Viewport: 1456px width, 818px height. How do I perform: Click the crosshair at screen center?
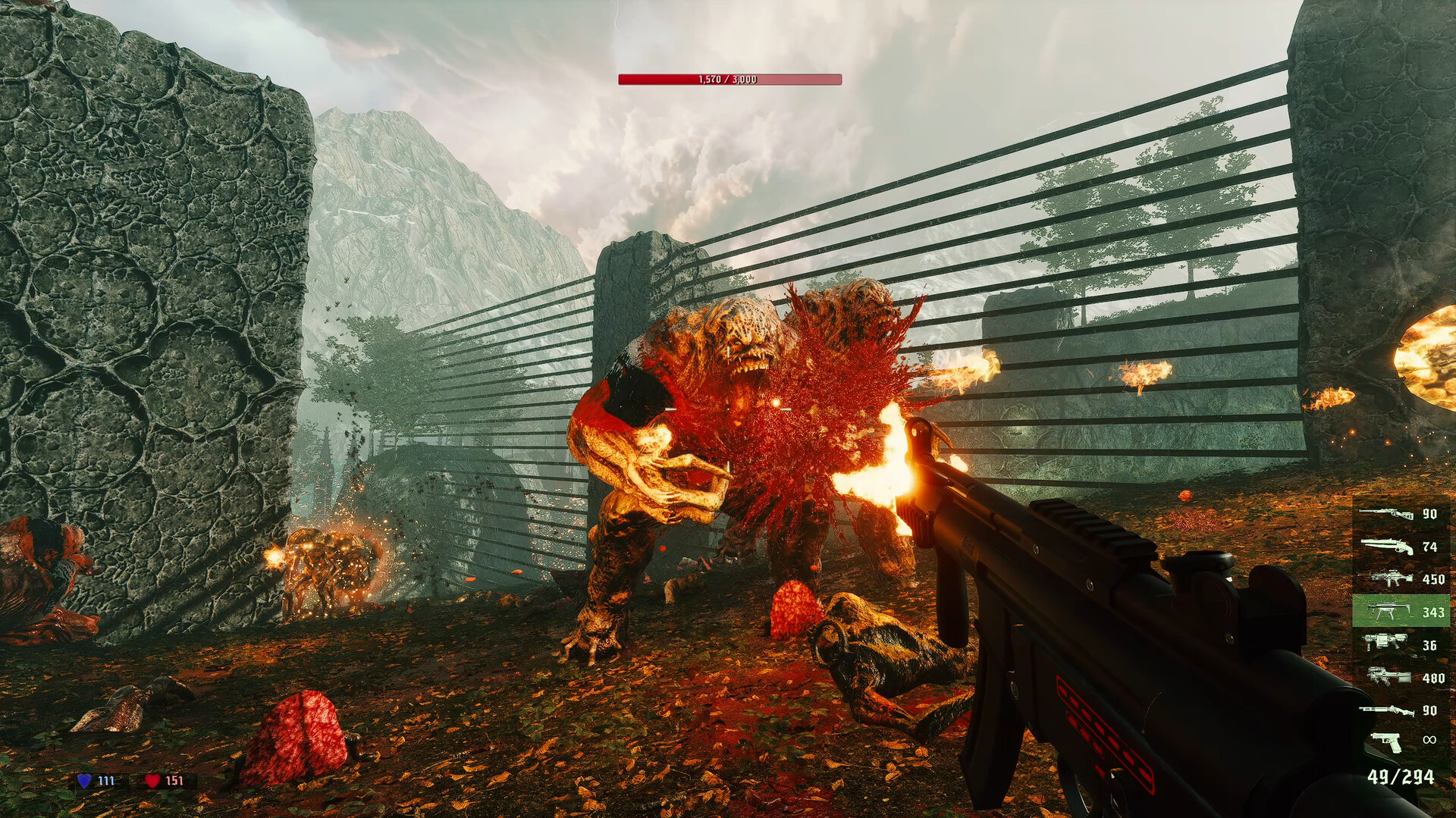click(x=728, y=409)
